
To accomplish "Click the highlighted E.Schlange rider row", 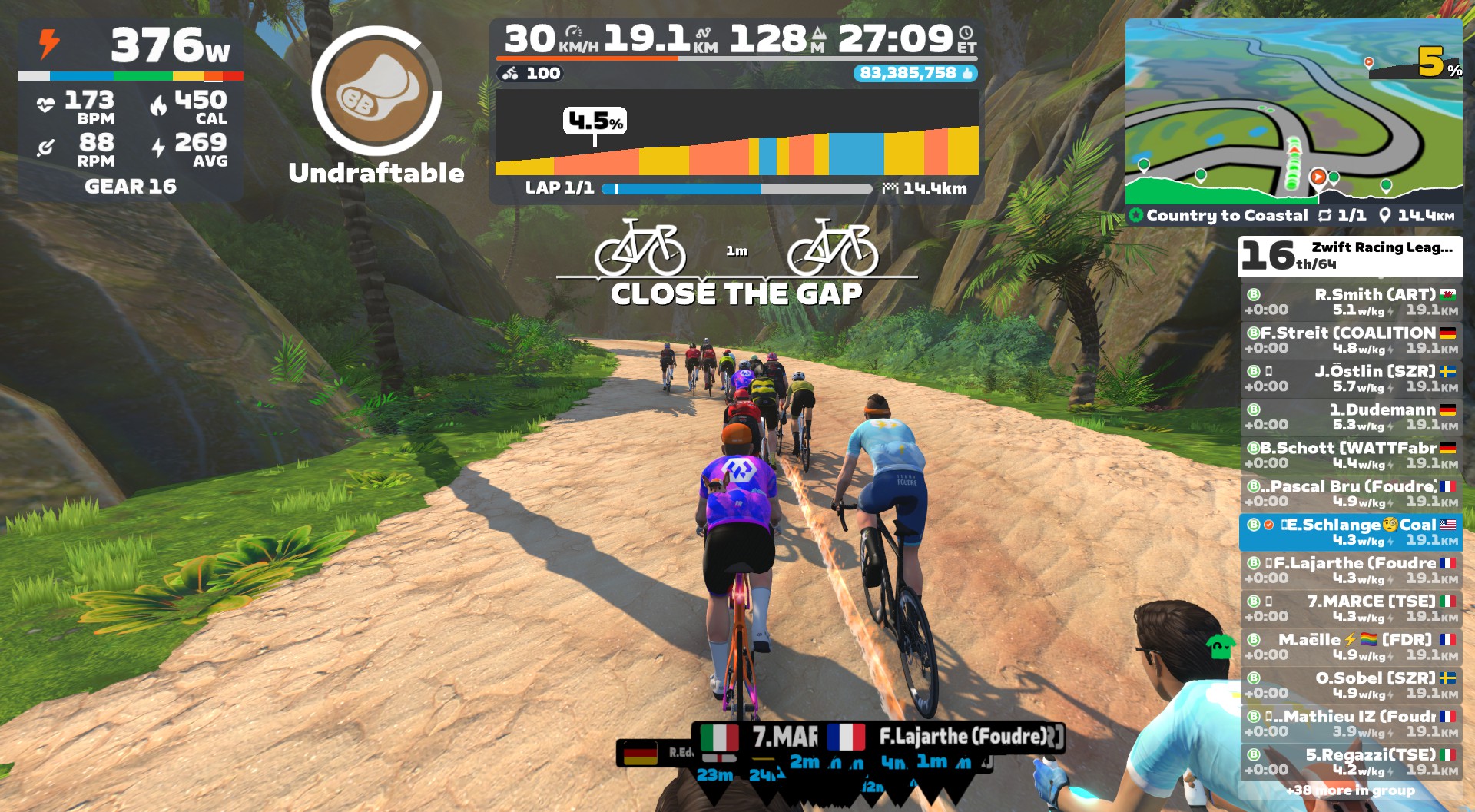I will coord(1351,532).
